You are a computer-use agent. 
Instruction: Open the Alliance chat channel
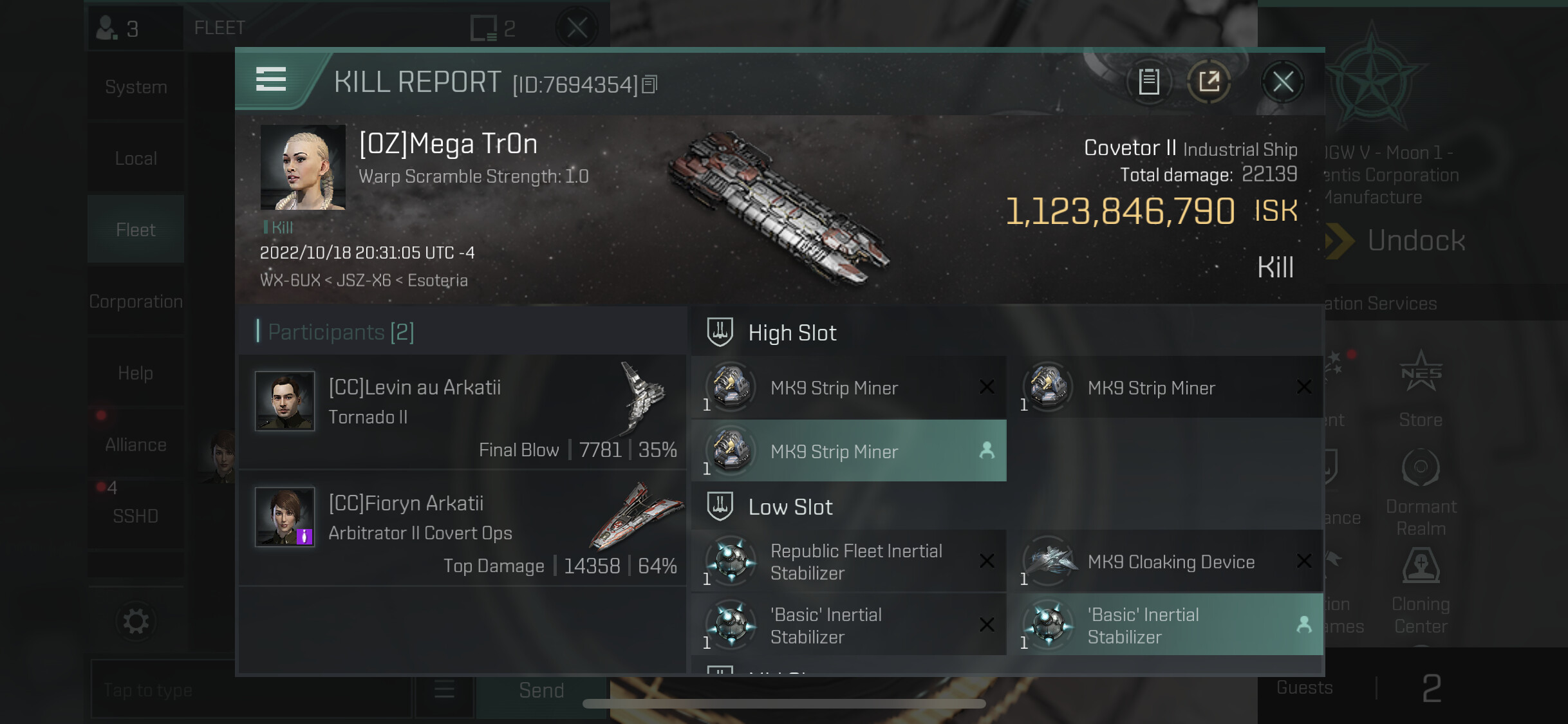tap(136, 444)
